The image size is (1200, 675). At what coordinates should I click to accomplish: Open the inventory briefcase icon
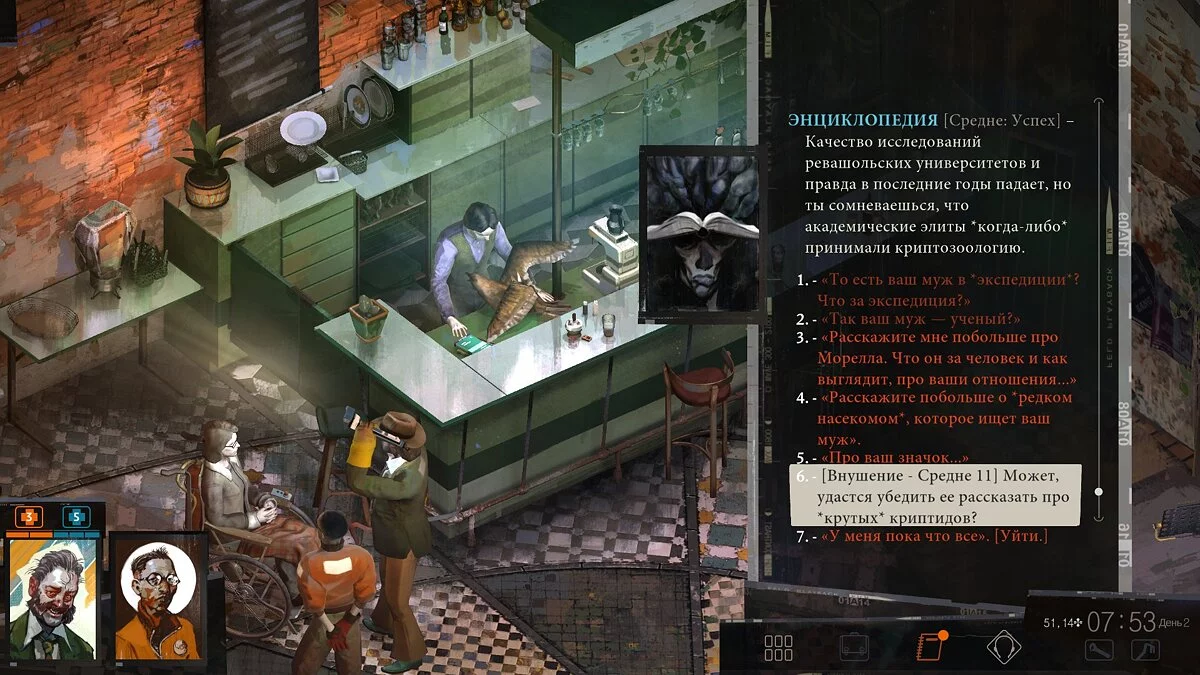pos(853,648)
